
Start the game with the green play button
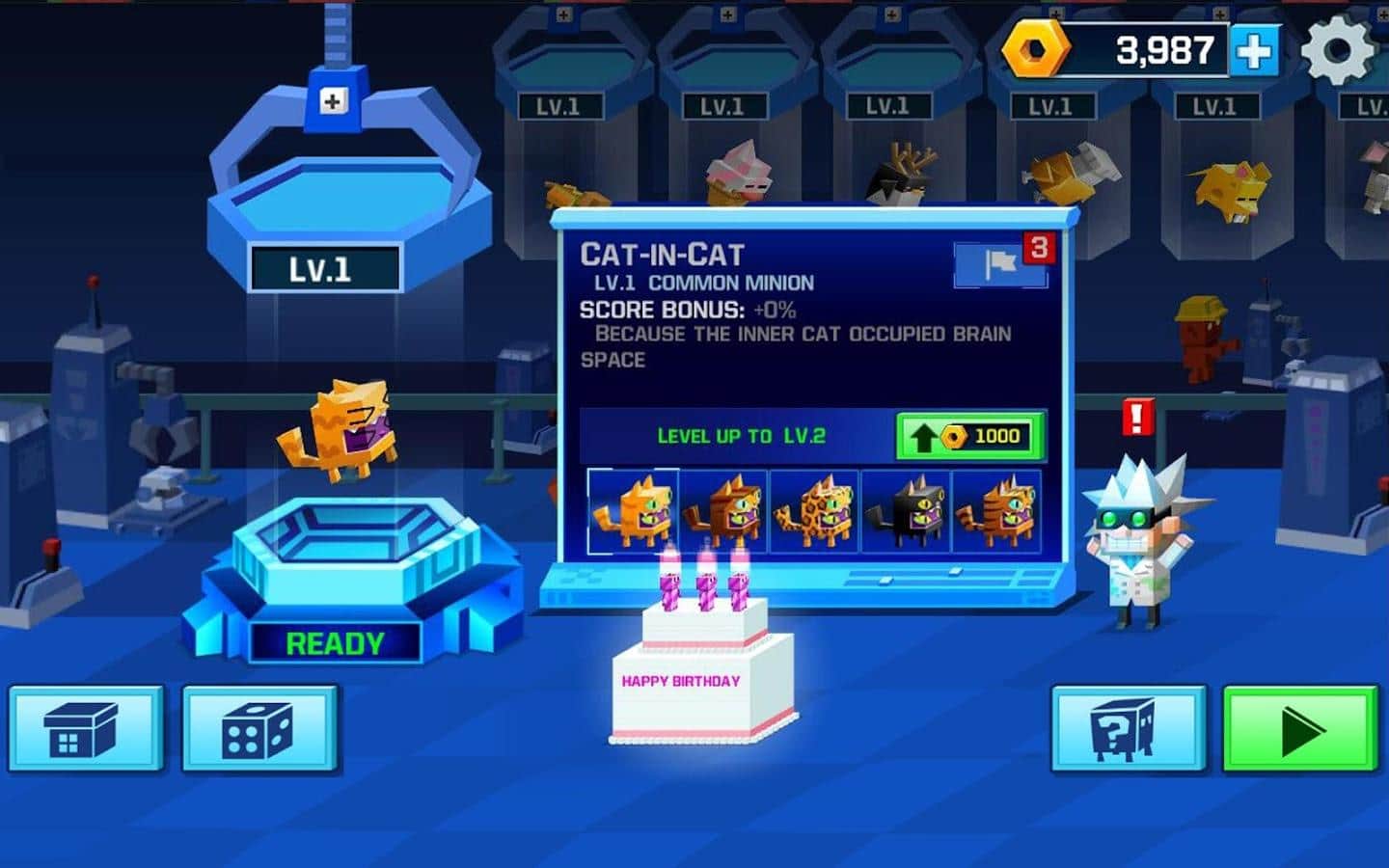tap(1300, 730)
